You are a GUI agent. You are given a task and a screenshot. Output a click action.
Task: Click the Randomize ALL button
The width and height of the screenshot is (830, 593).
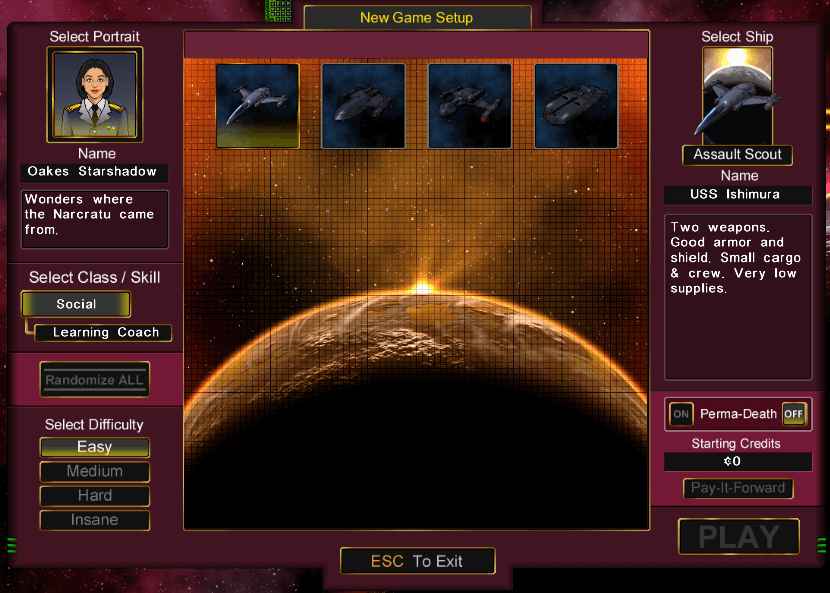pos(95,380)
